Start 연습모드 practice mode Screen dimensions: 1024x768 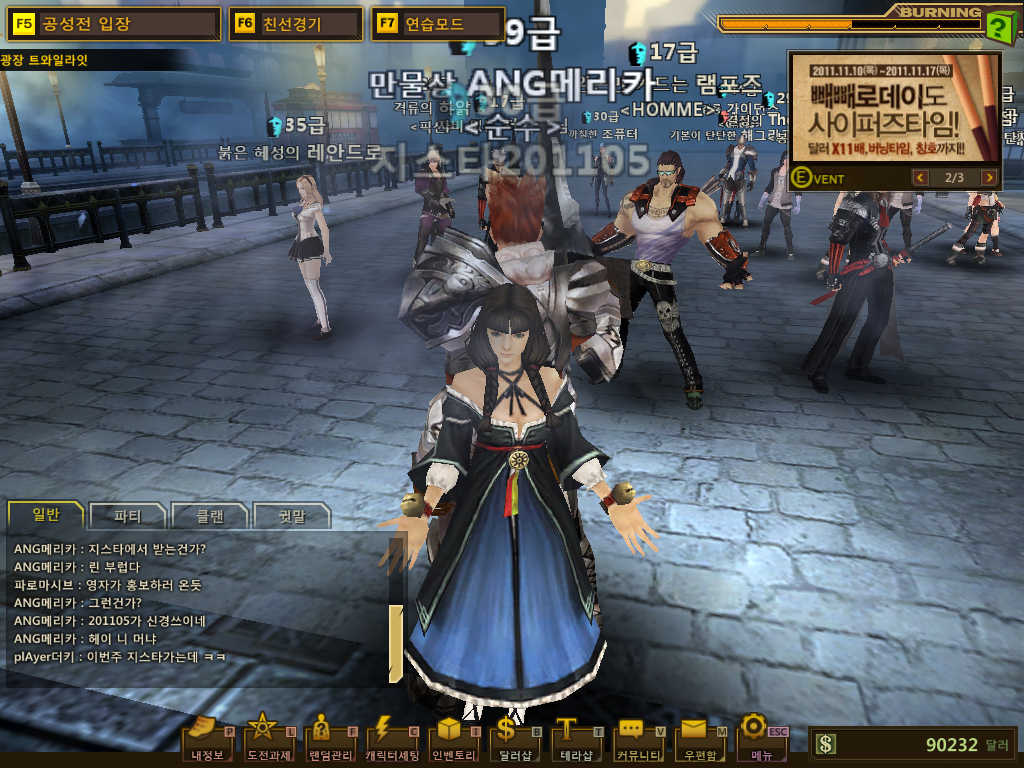[x=437, y=24]
